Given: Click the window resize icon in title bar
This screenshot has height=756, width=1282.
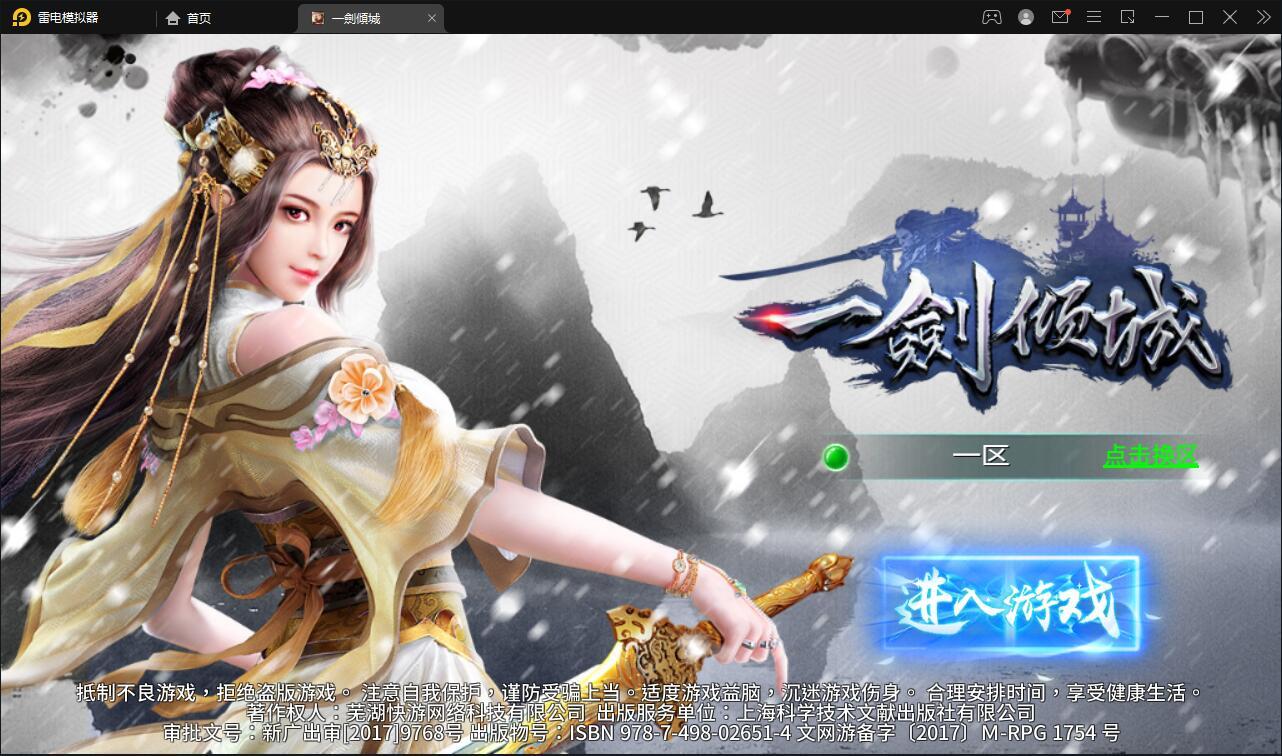Looking at the screenshot, I should (x=1128, y=17).
